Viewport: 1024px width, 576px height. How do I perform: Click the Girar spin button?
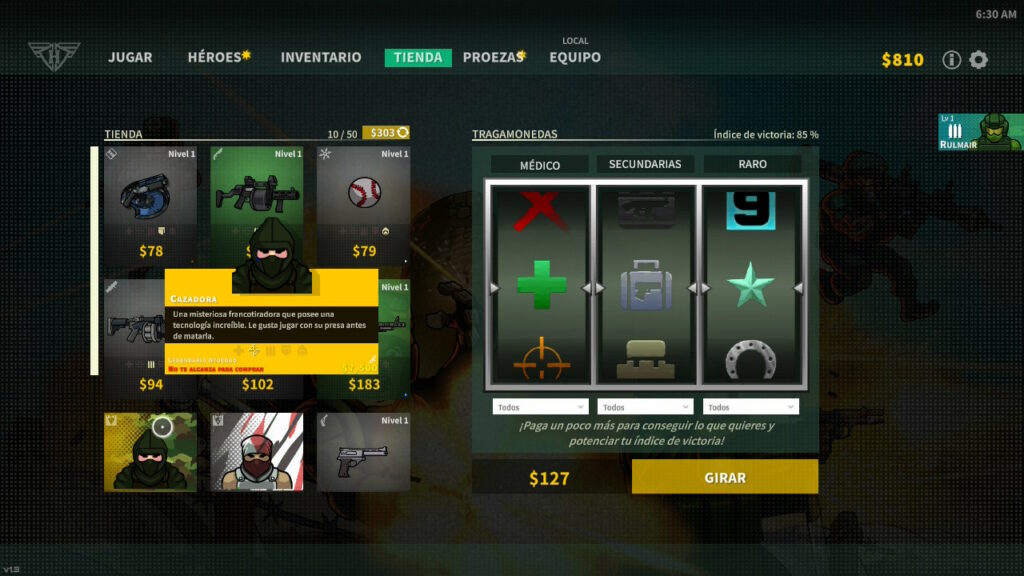(725, 477)
